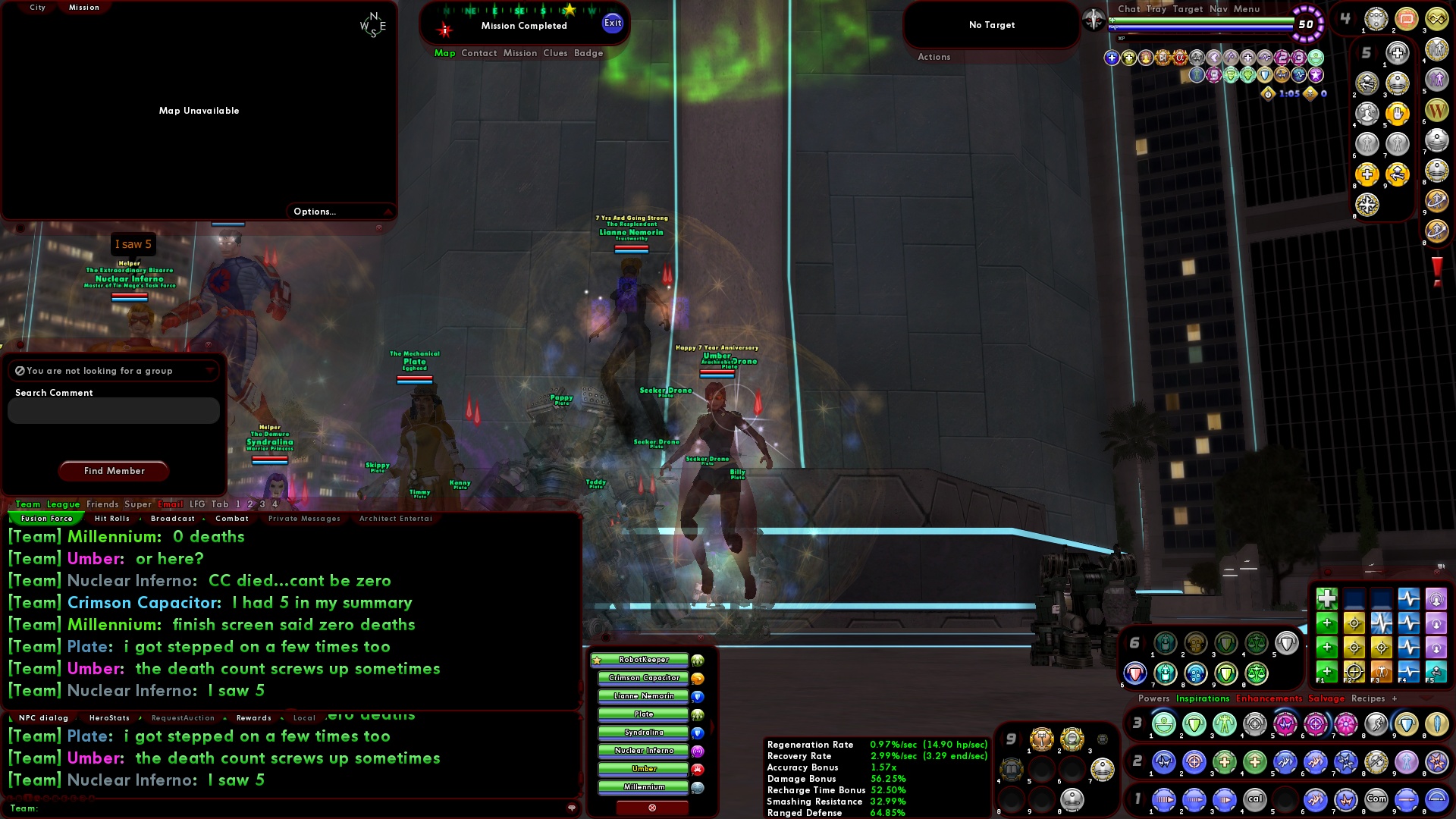Open the group search status dropdown arrow
Image resolution: width=1456 pixels, height=819 pixels.
pos(210,371)
